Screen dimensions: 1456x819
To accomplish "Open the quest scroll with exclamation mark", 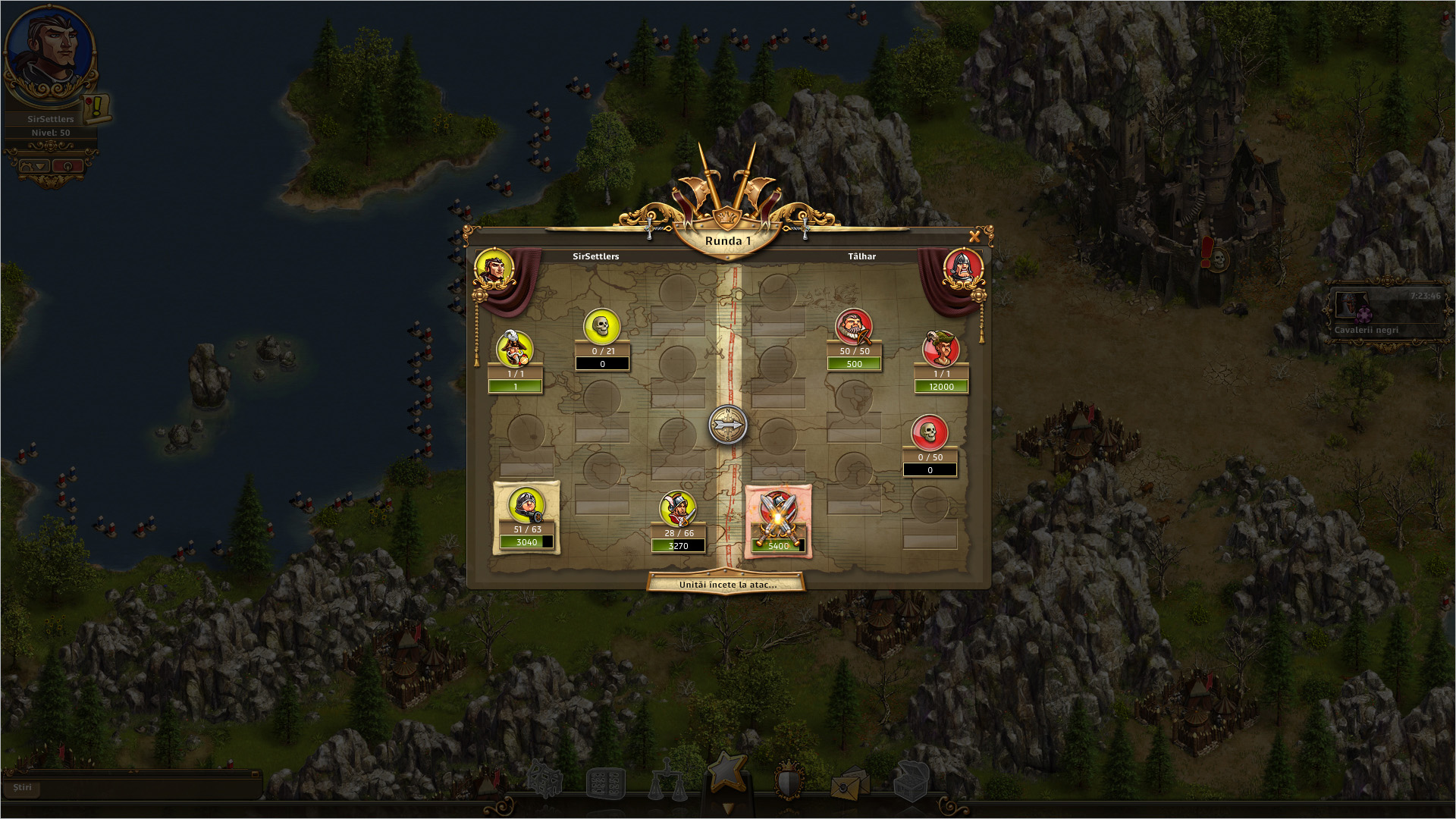I will click(x=97, y=108).
